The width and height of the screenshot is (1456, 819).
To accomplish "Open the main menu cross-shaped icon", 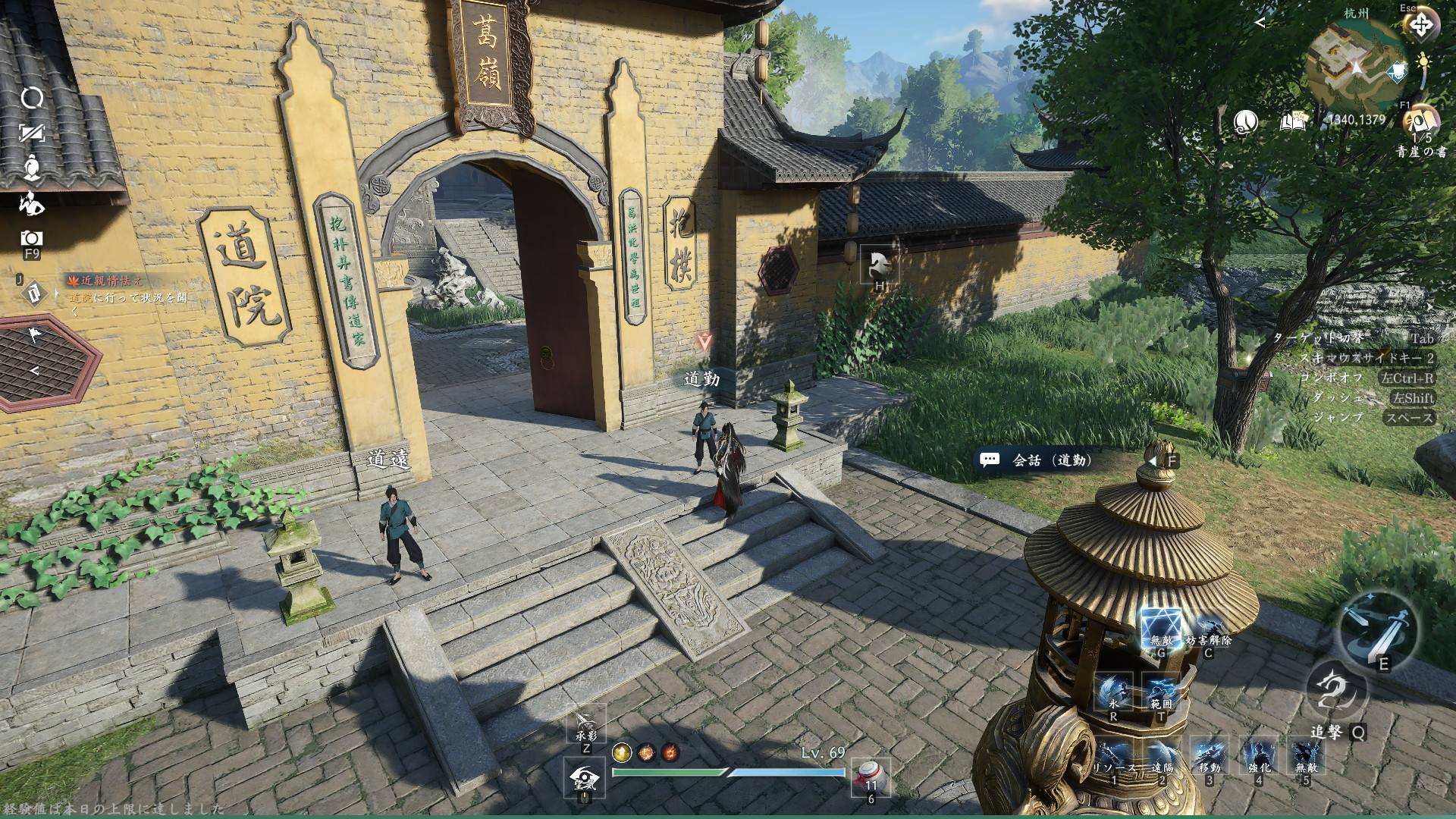I will (x=1420, y=26).
